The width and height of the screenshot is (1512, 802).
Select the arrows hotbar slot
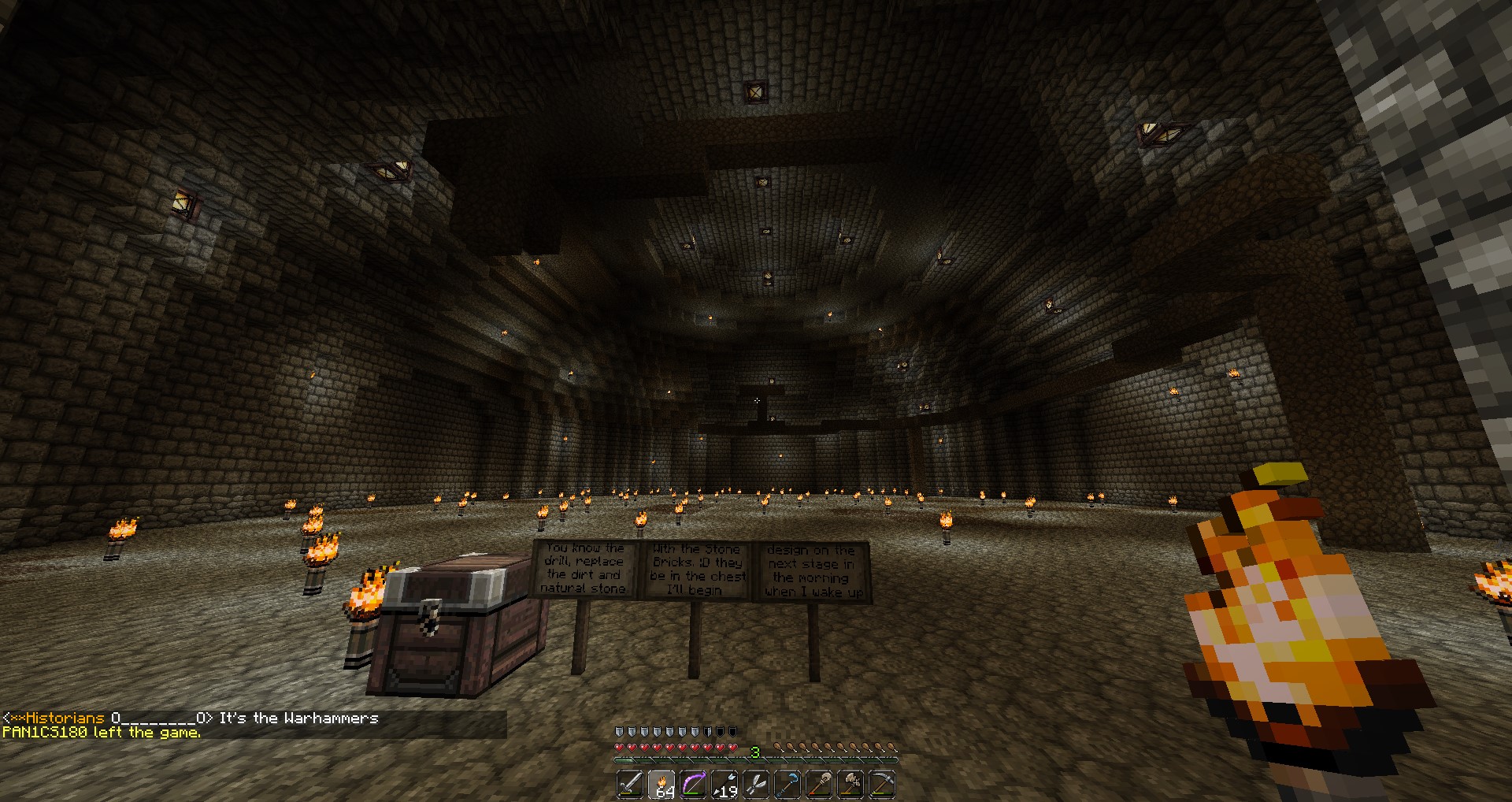coord(724,785)
